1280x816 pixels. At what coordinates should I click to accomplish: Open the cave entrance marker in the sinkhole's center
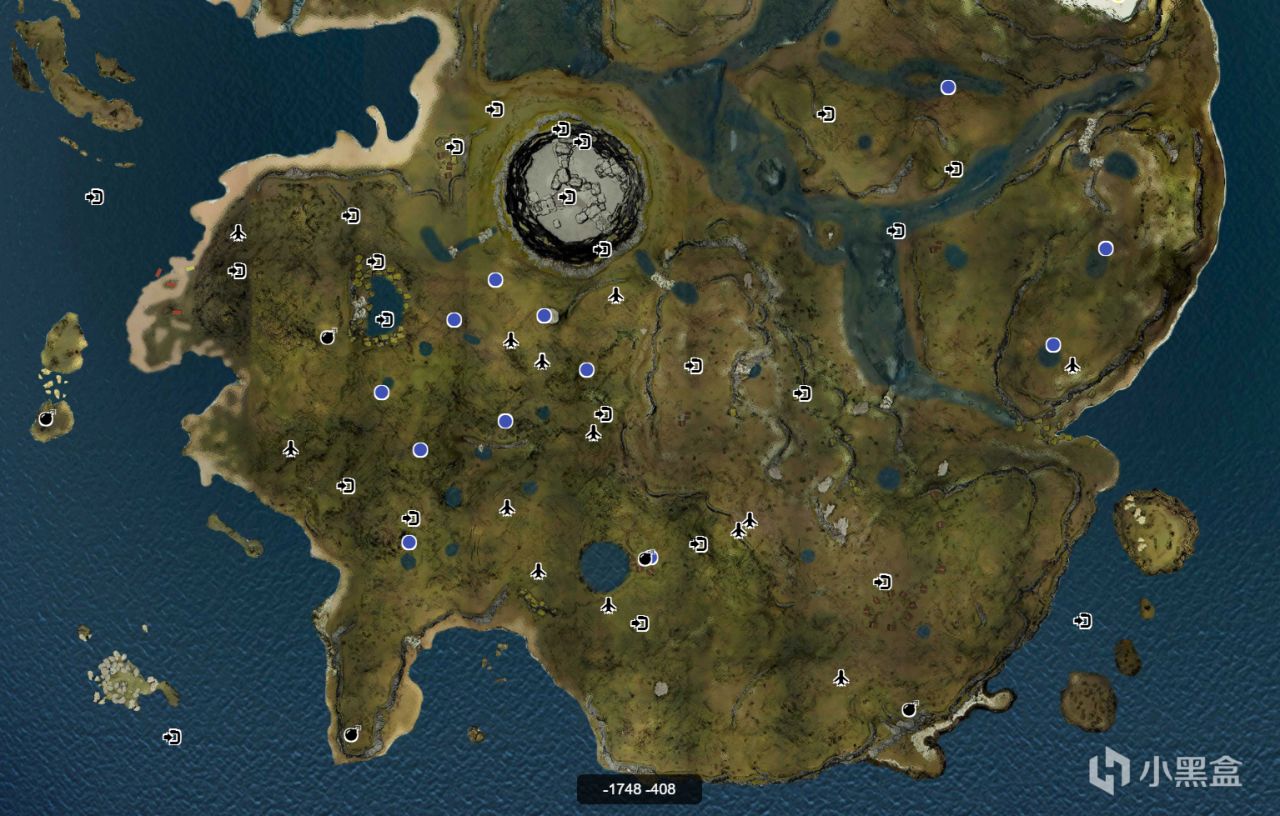tap(568, 197)
